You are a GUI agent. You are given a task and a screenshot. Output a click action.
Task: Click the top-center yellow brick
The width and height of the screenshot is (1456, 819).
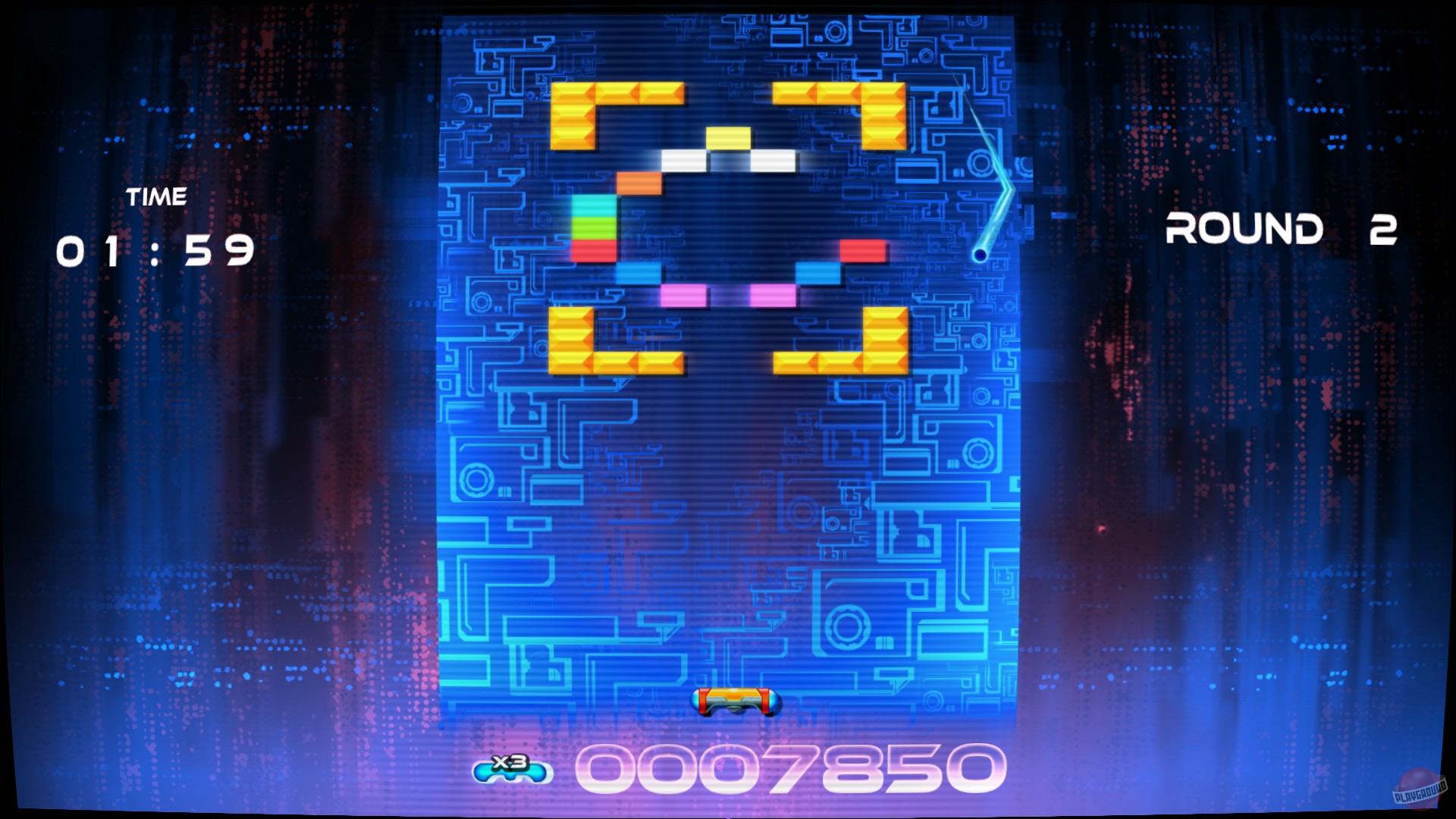[x=729, y=138]
